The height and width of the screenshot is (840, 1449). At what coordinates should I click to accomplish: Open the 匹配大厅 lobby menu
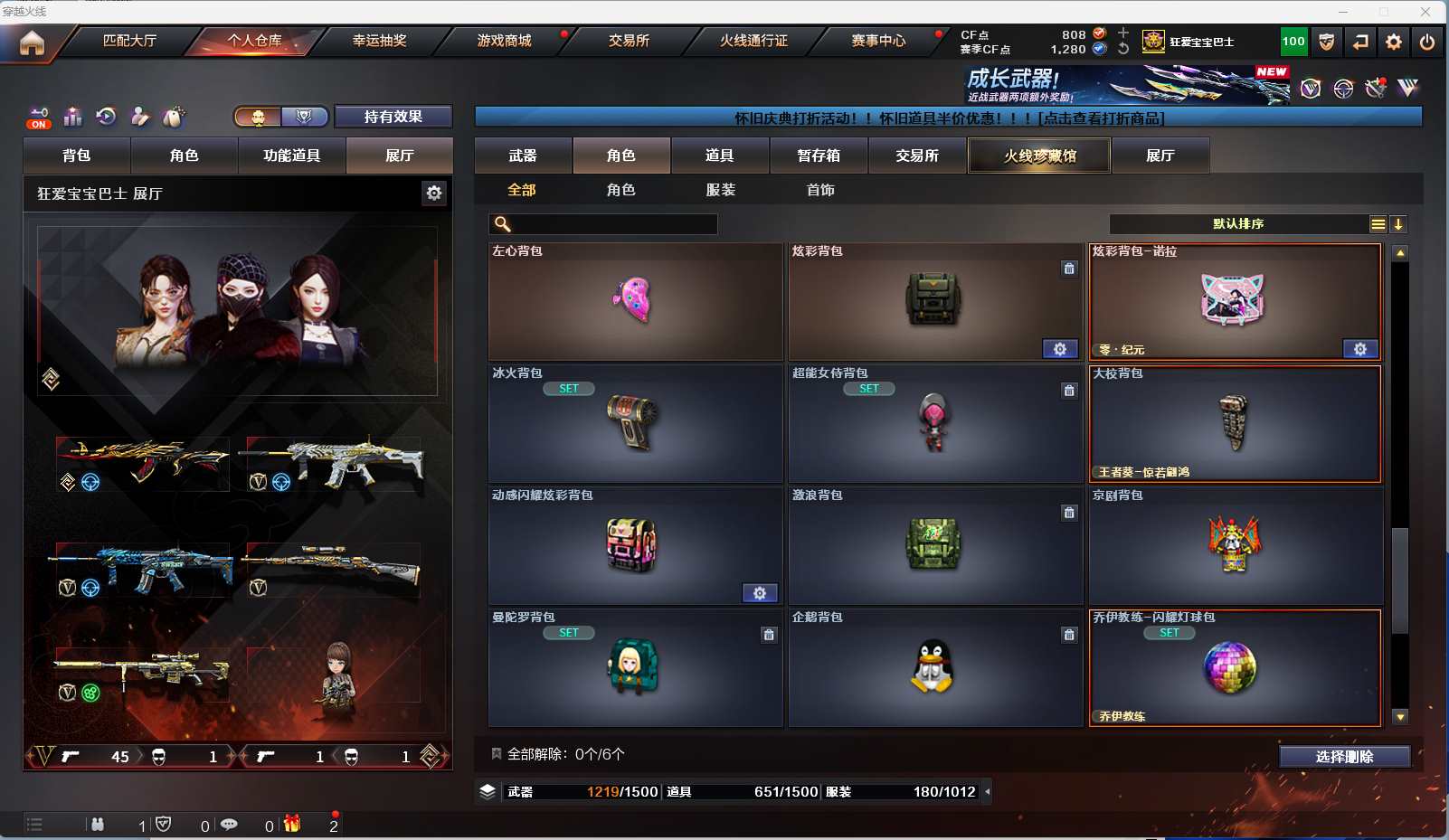(x=129, y=41)
